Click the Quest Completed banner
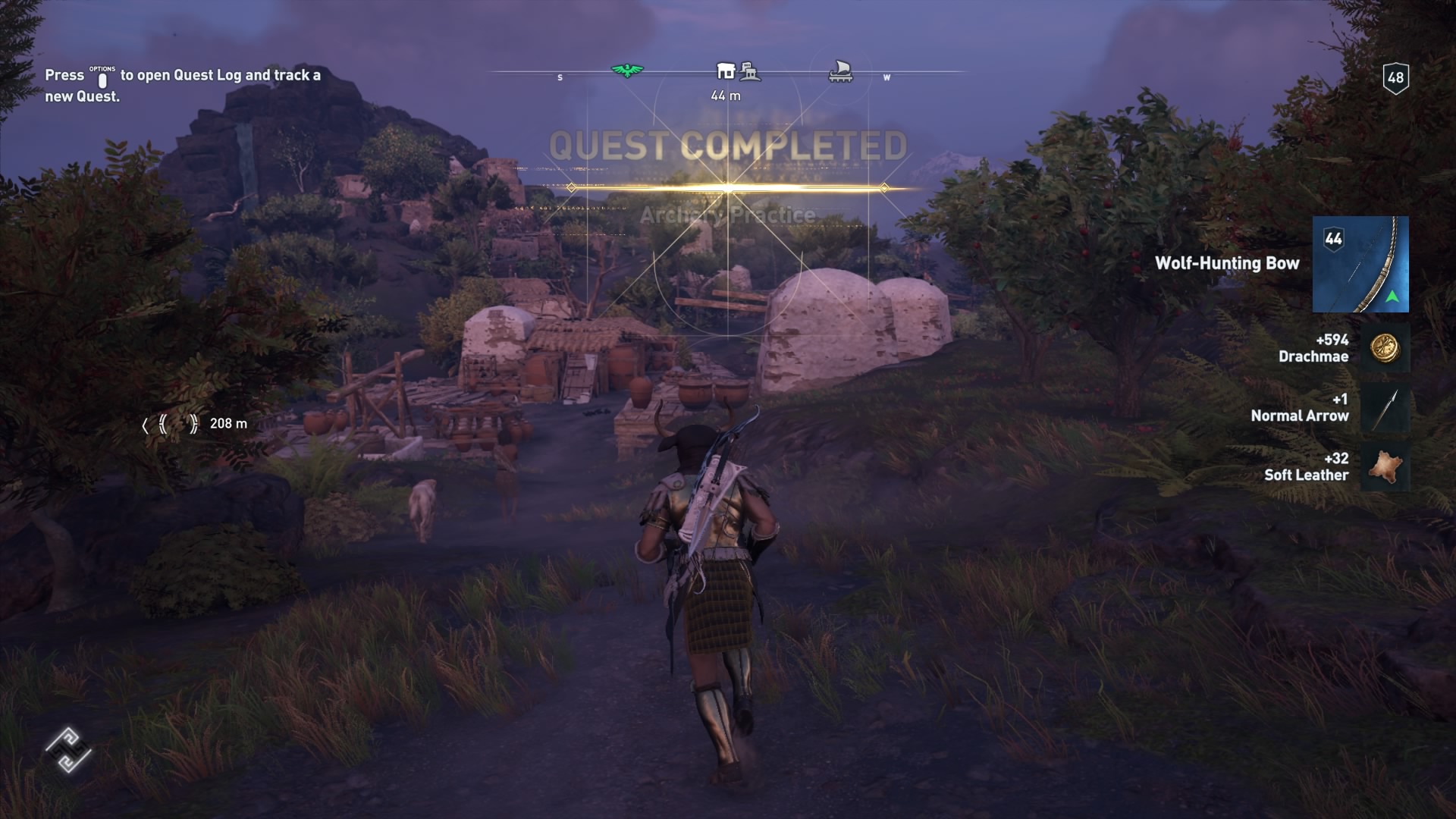The width and height of the screenshot is (1456, 819). [x=728, y=144]
